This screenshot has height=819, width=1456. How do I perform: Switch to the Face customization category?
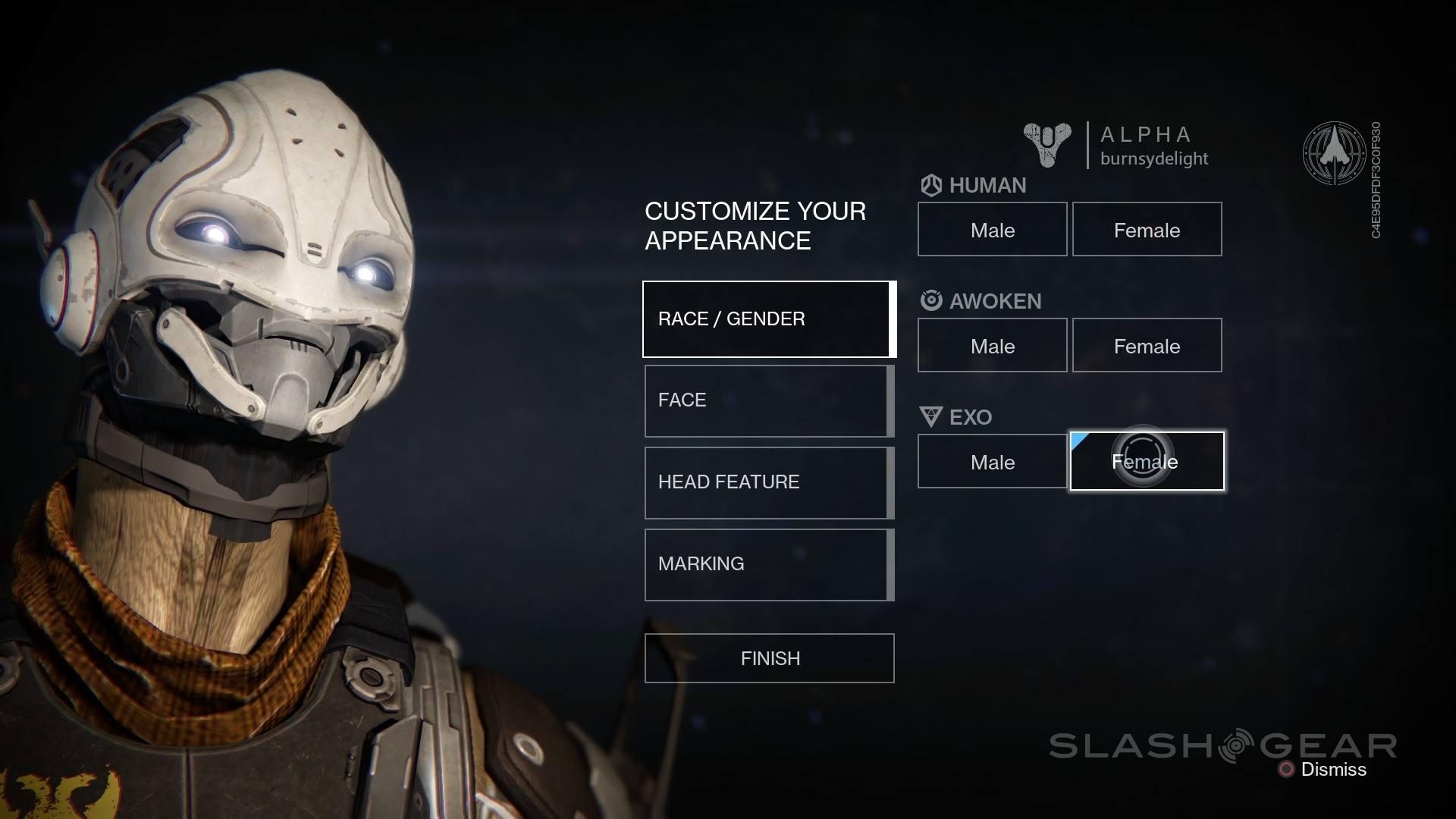coord(767,401)
